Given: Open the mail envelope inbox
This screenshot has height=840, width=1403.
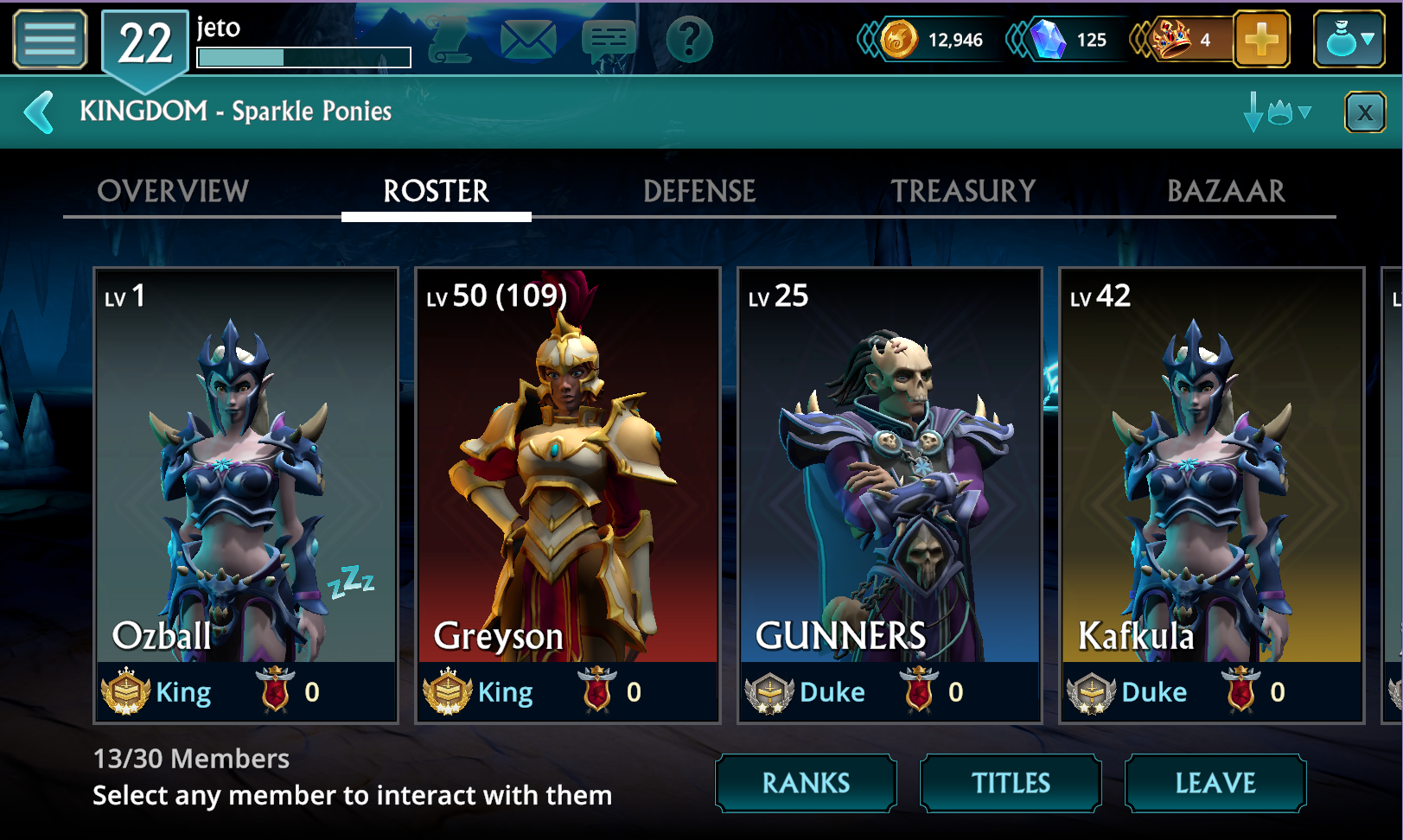Looking at the screenshot, I should pyautogui.click(x=527, y=39).
